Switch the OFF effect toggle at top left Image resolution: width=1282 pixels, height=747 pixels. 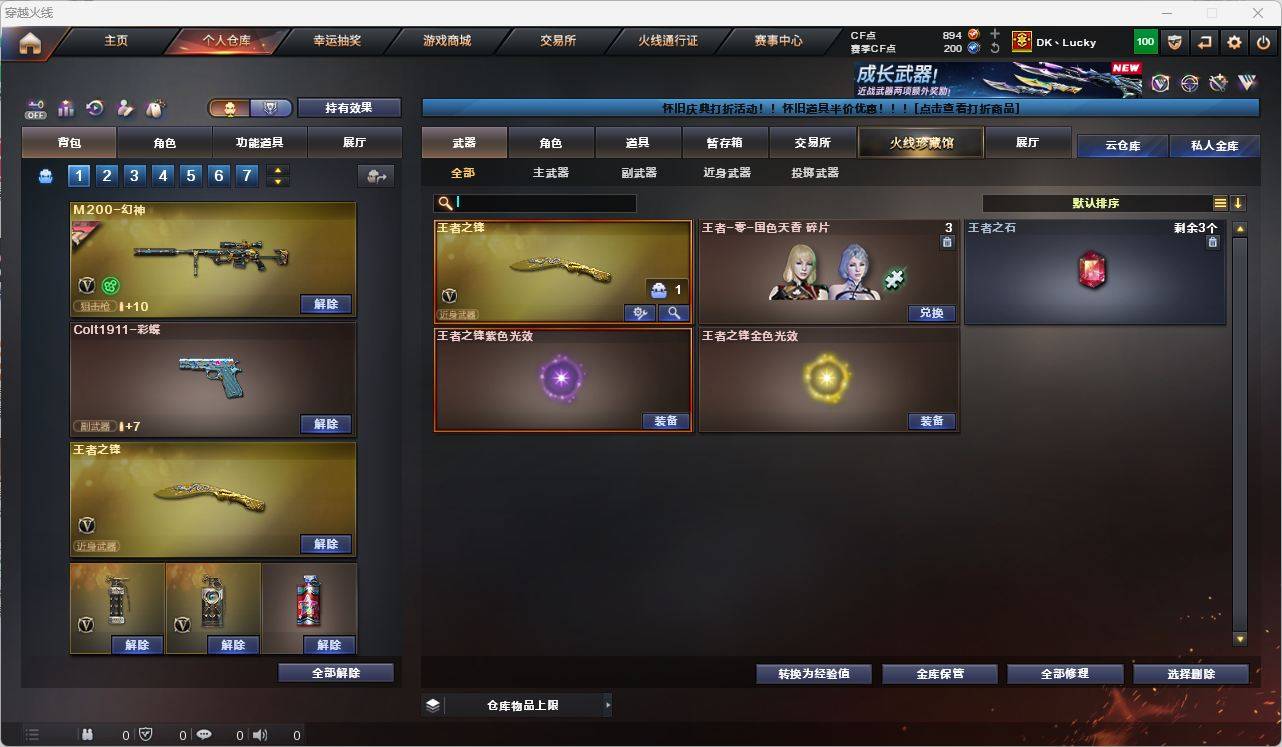[x=36, y=109]
